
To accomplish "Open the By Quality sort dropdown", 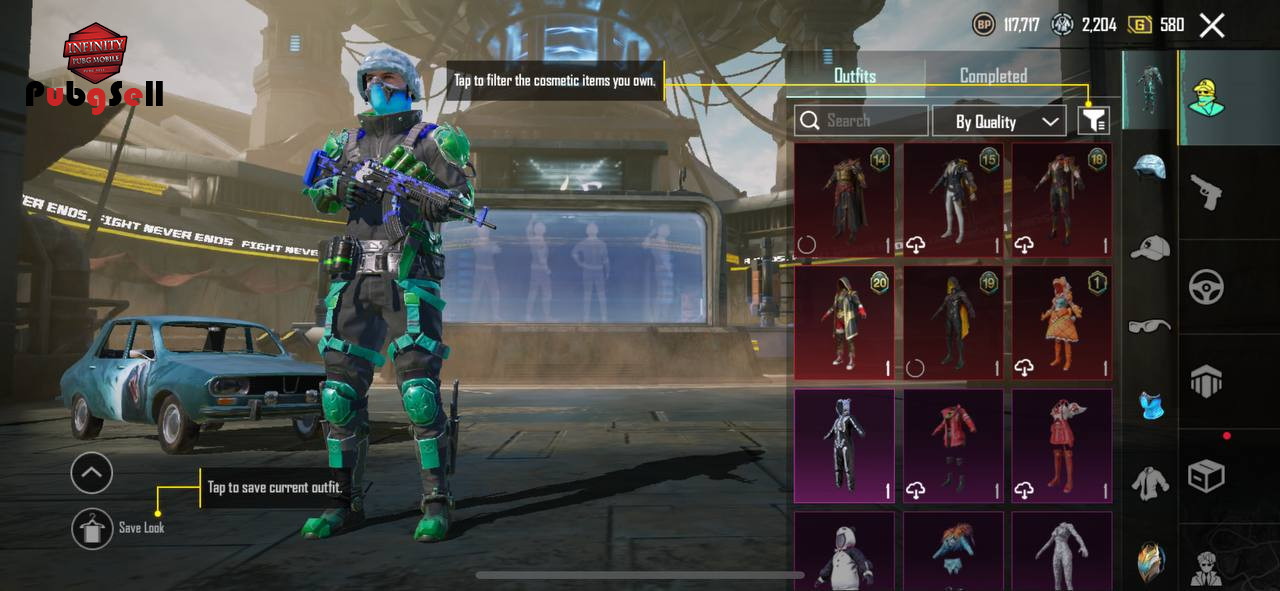I will (999, 121).
